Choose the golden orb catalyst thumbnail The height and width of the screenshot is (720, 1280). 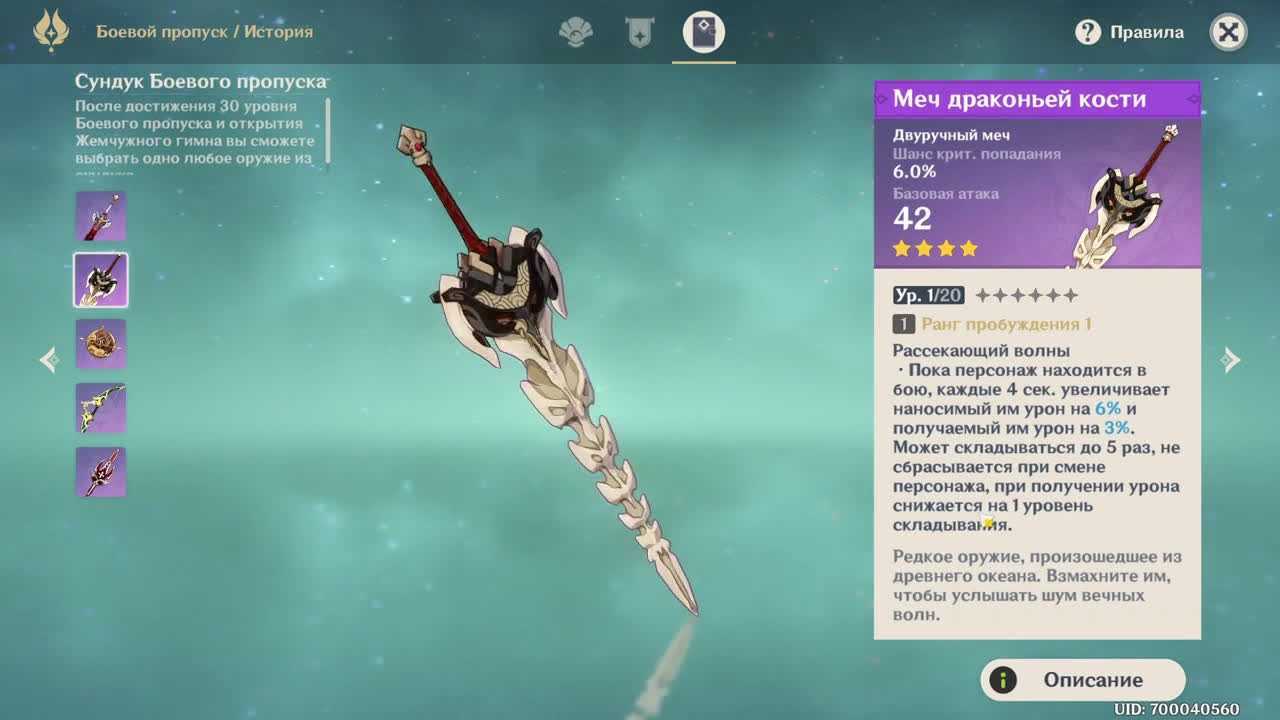click(x=101, y=344)
